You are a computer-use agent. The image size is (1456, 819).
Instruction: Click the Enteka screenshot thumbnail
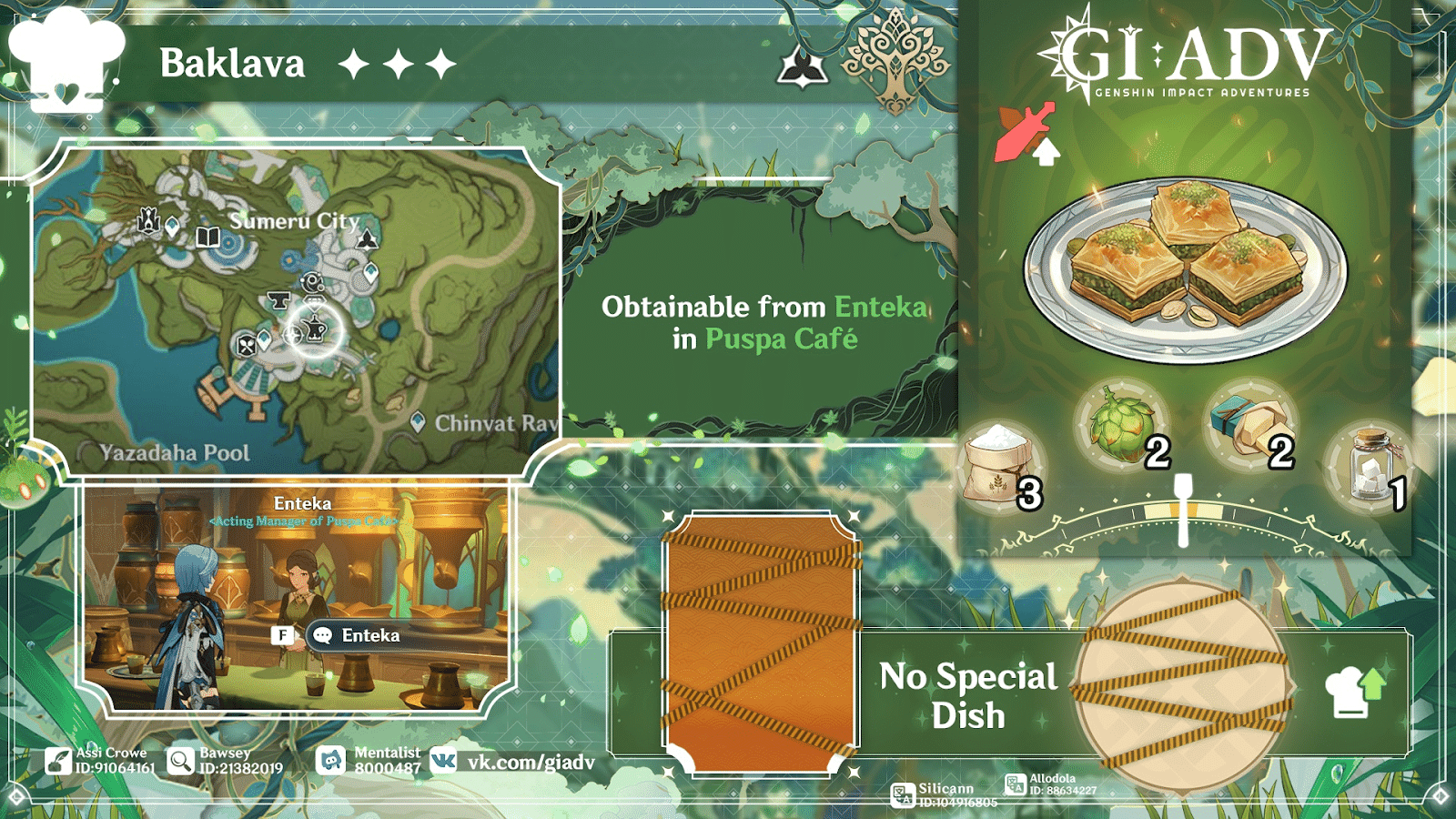point(300,596)
